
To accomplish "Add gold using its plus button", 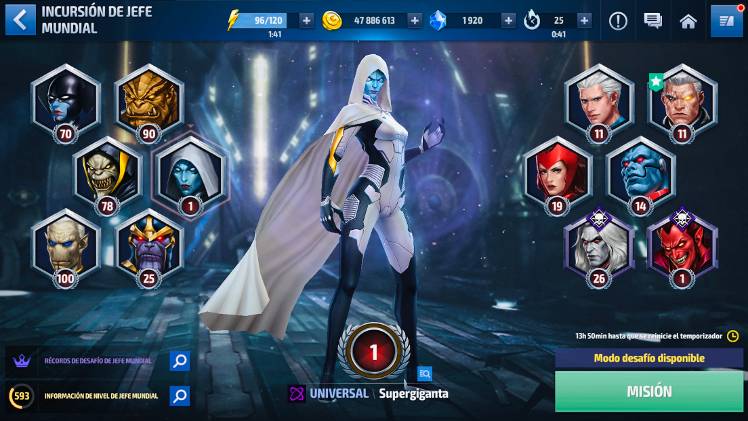I will coord(414,20).
